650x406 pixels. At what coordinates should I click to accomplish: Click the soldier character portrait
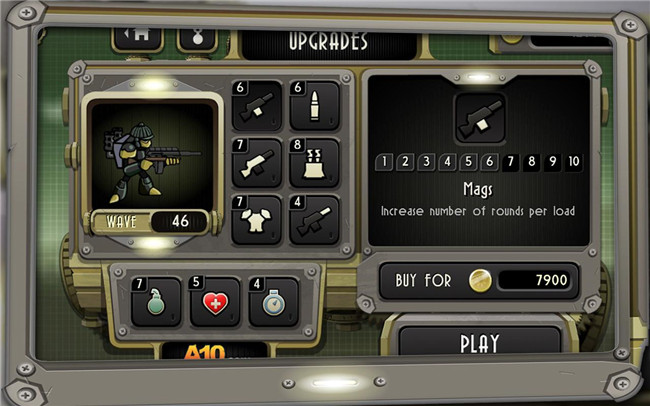150,152
